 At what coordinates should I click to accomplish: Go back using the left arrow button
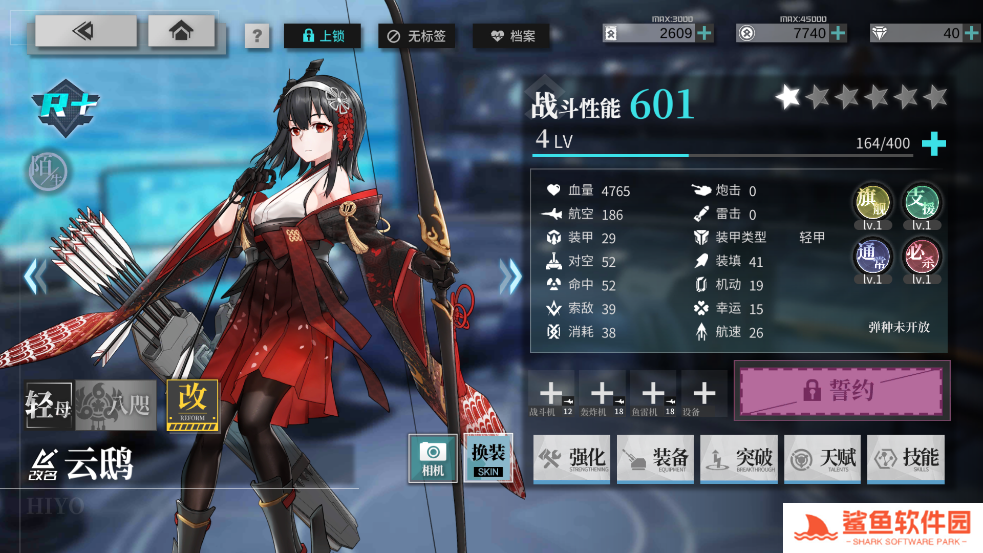click(x=85, y=31)
